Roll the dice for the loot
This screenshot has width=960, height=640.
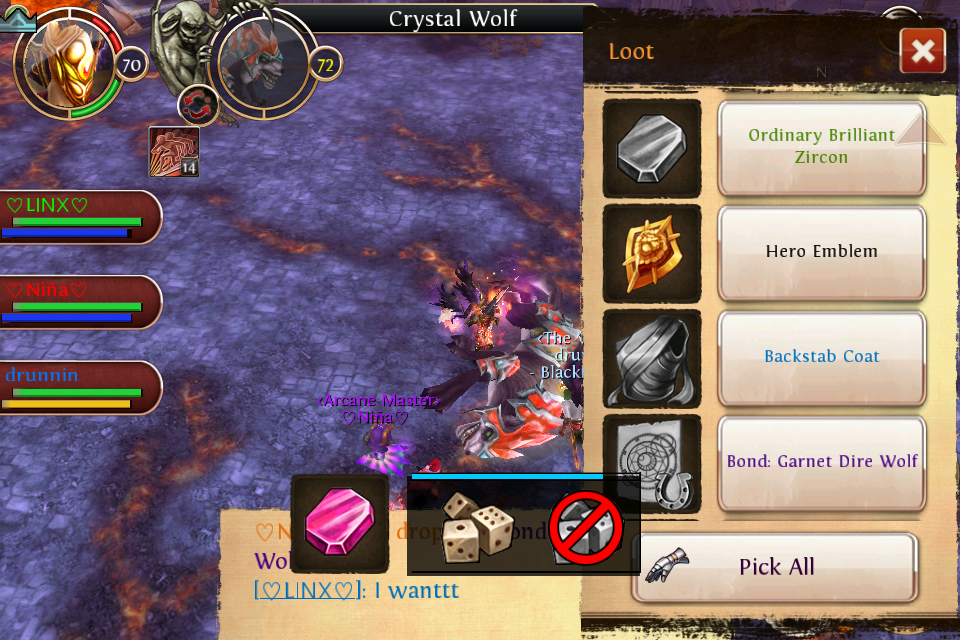[x=478, y=527]
